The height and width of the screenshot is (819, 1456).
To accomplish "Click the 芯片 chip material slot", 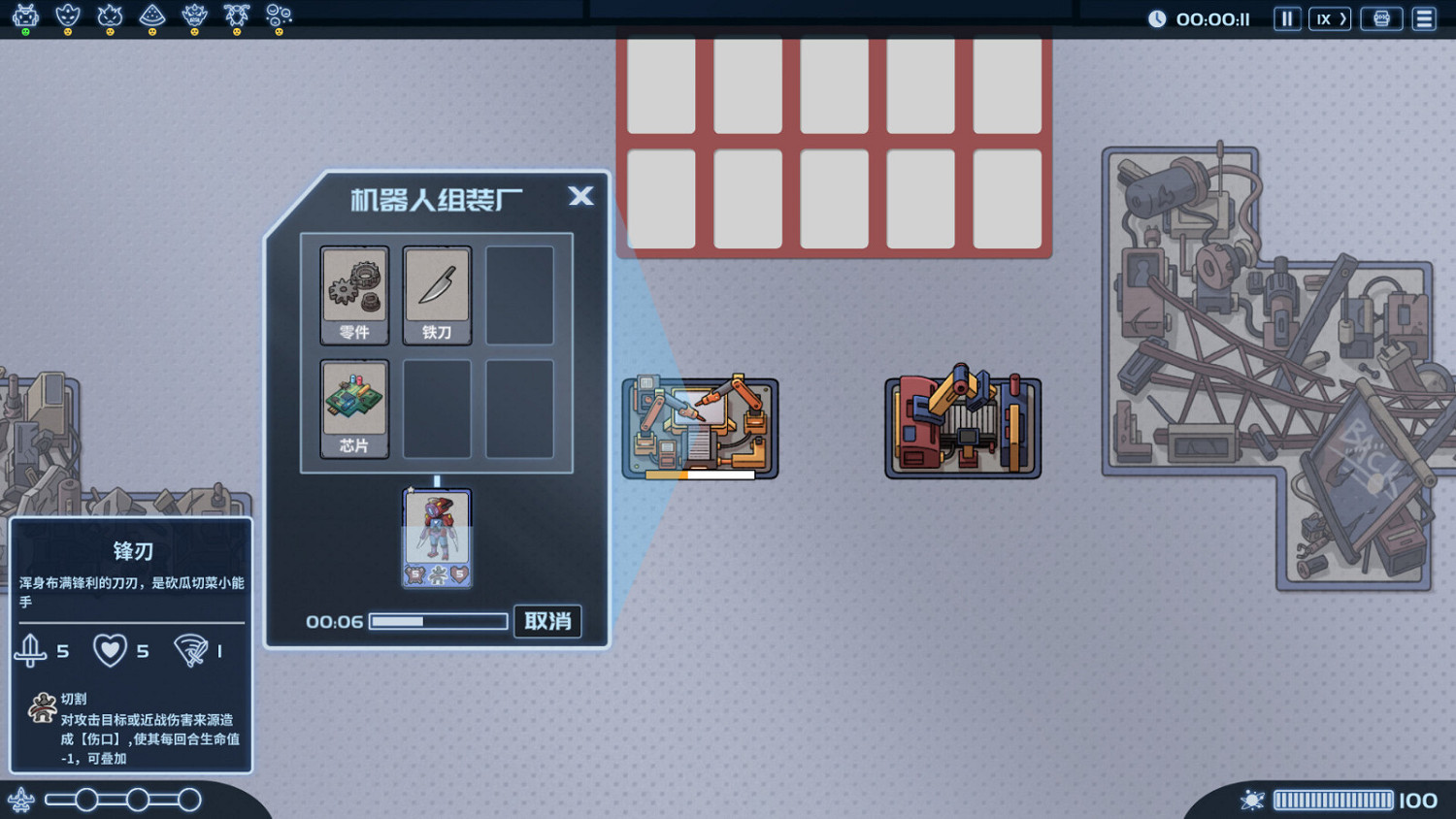I will [x=353, y=409].
